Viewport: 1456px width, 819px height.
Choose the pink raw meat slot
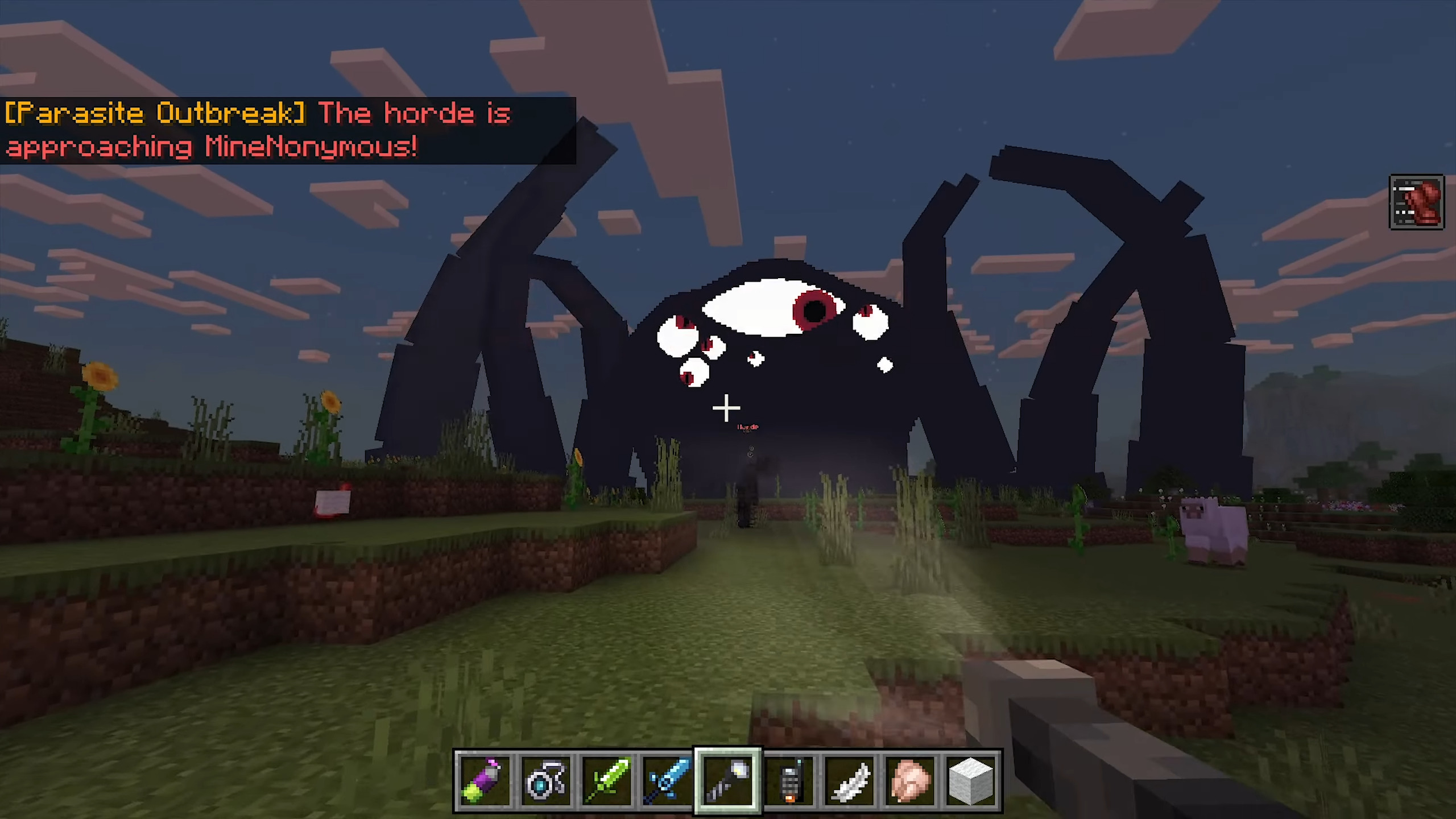[x=911, y=780]
